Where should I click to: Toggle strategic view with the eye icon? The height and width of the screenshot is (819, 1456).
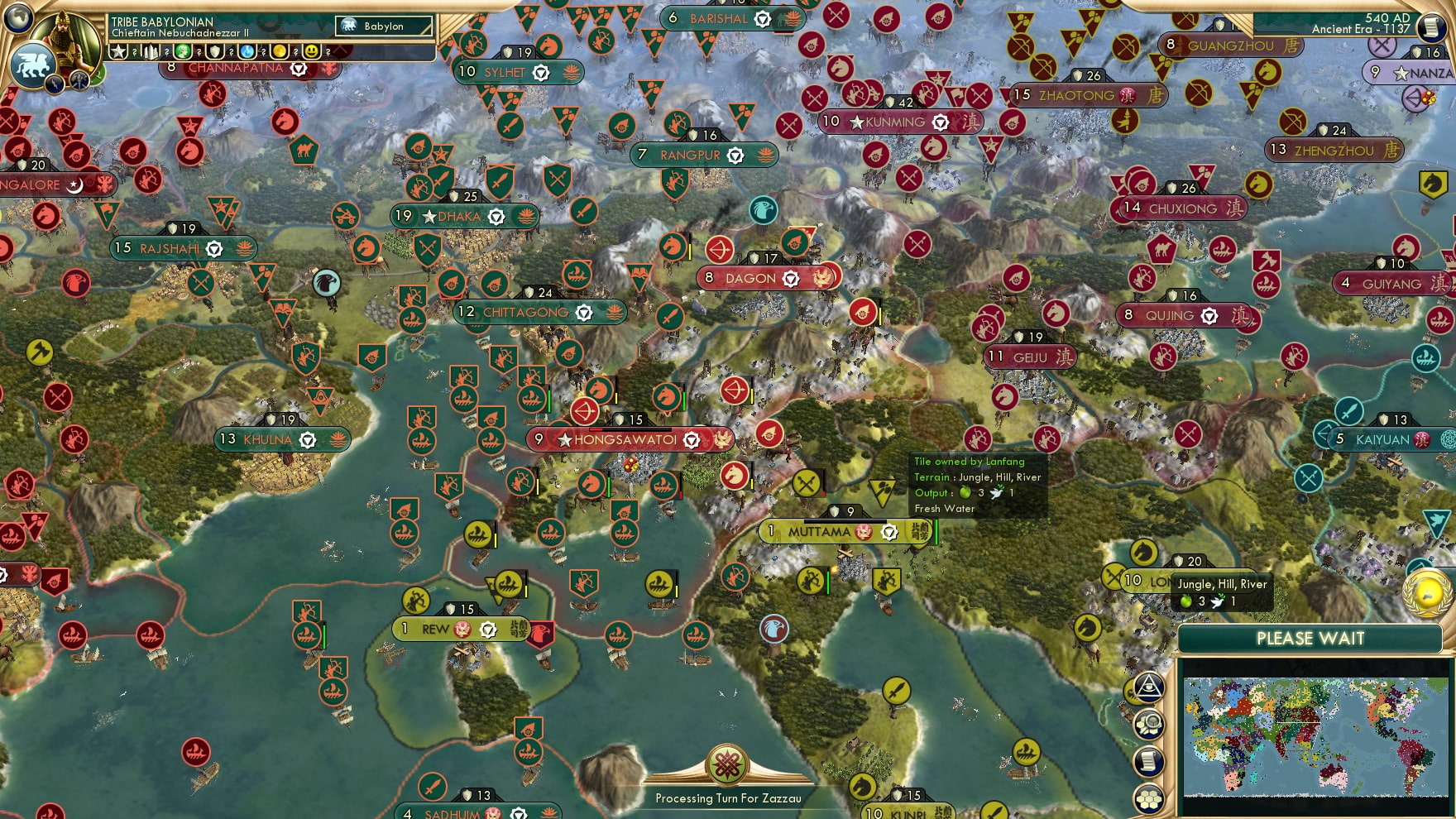coord(1148,689)
